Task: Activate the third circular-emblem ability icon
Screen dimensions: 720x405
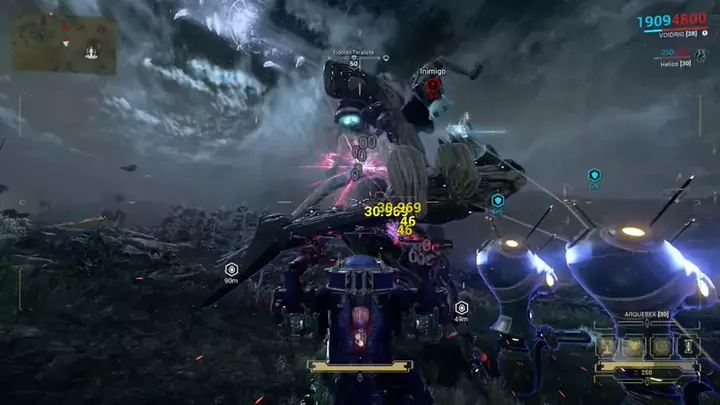Action: [660, 345]
